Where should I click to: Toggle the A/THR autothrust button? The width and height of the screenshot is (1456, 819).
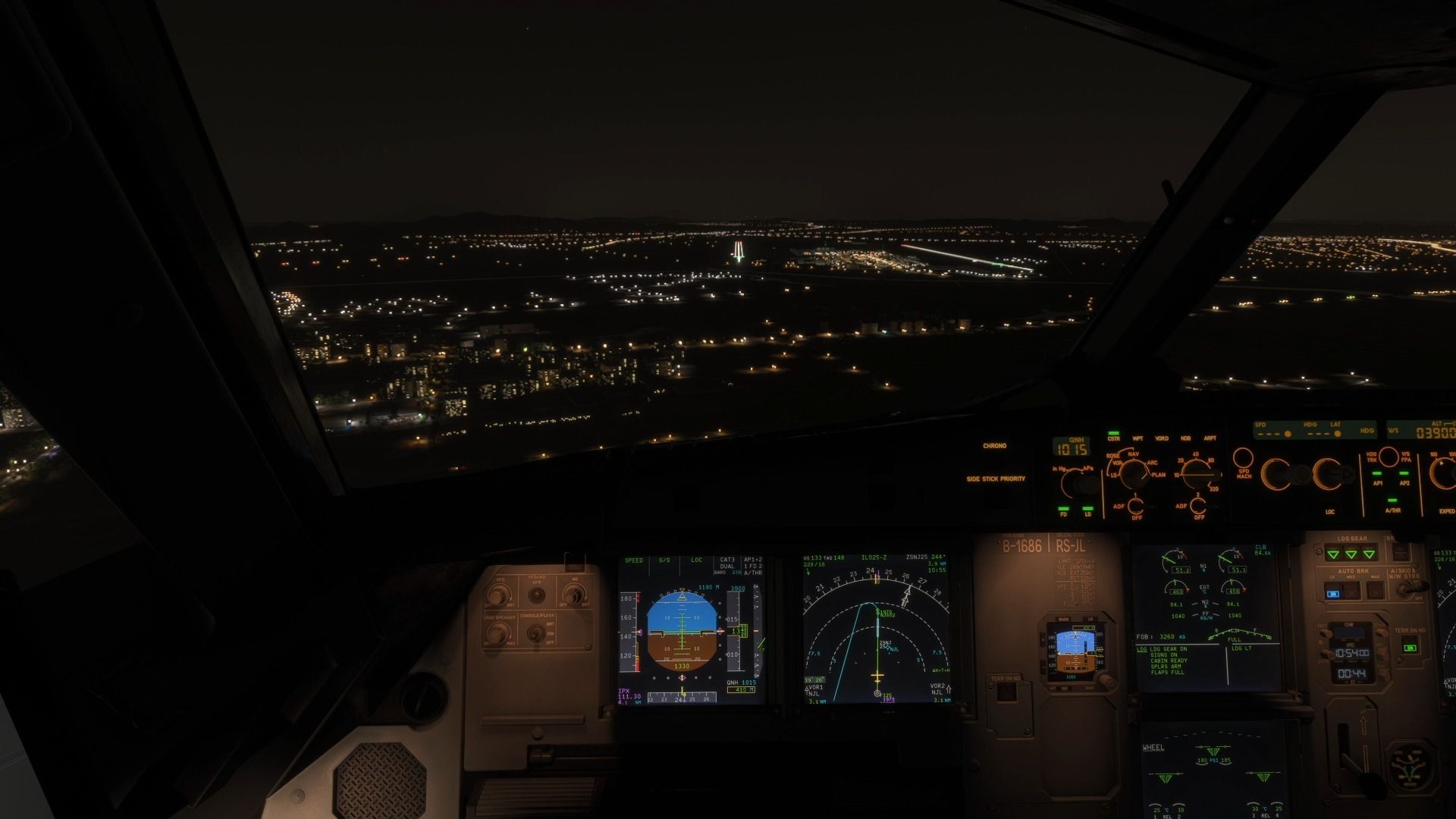tap(1392, 504)
